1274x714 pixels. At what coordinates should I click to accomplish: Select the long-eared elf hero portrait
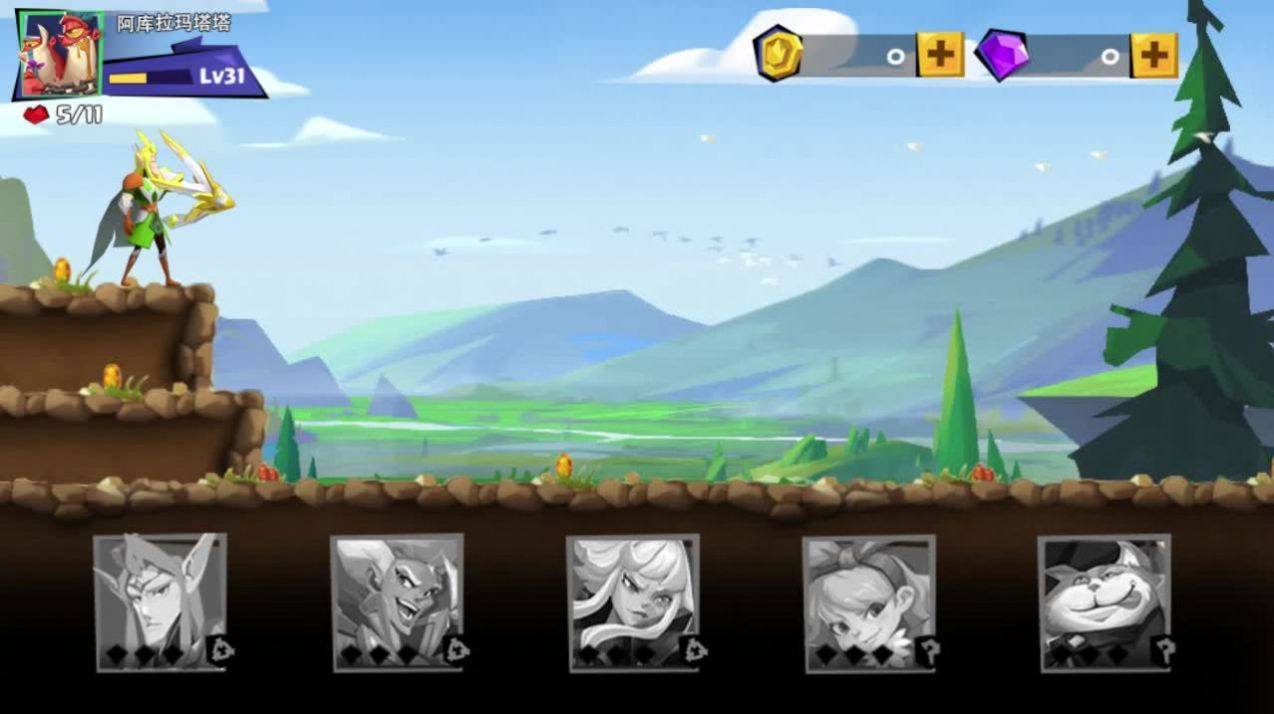click(x=160, y=601)
